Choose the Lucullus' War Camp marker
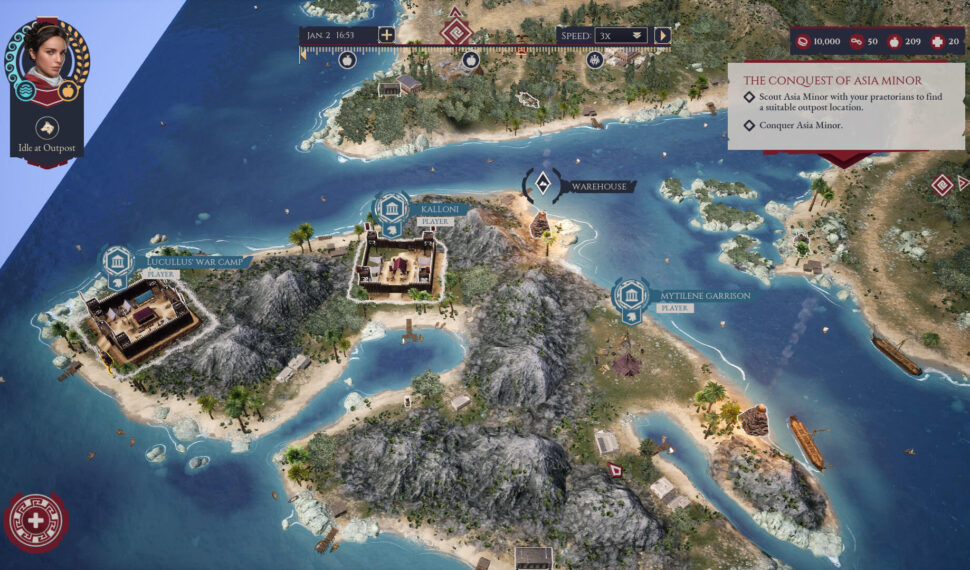 (x=117, y=262)
